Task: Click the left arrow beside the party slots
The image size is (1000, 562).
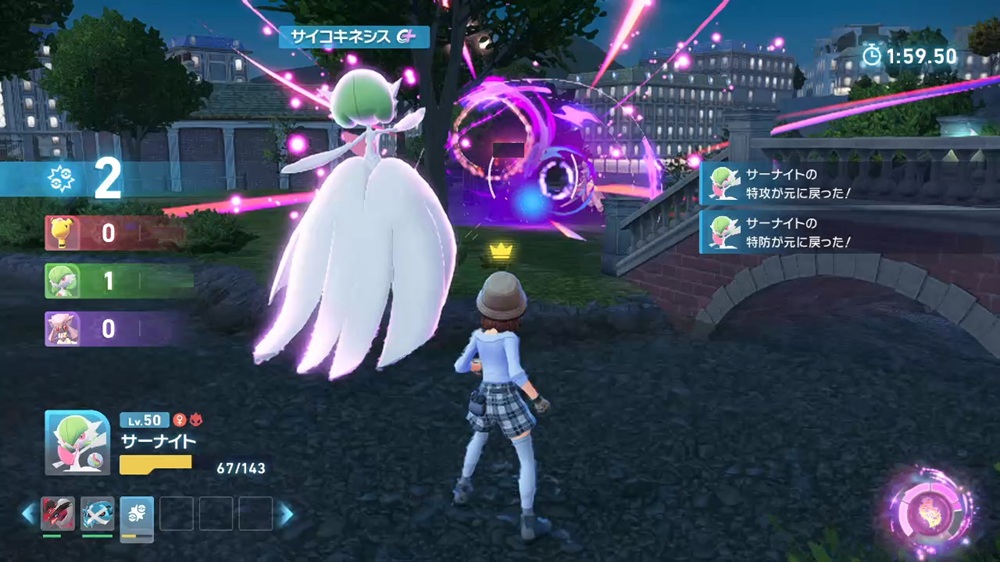Action: (x=28, y=514)
